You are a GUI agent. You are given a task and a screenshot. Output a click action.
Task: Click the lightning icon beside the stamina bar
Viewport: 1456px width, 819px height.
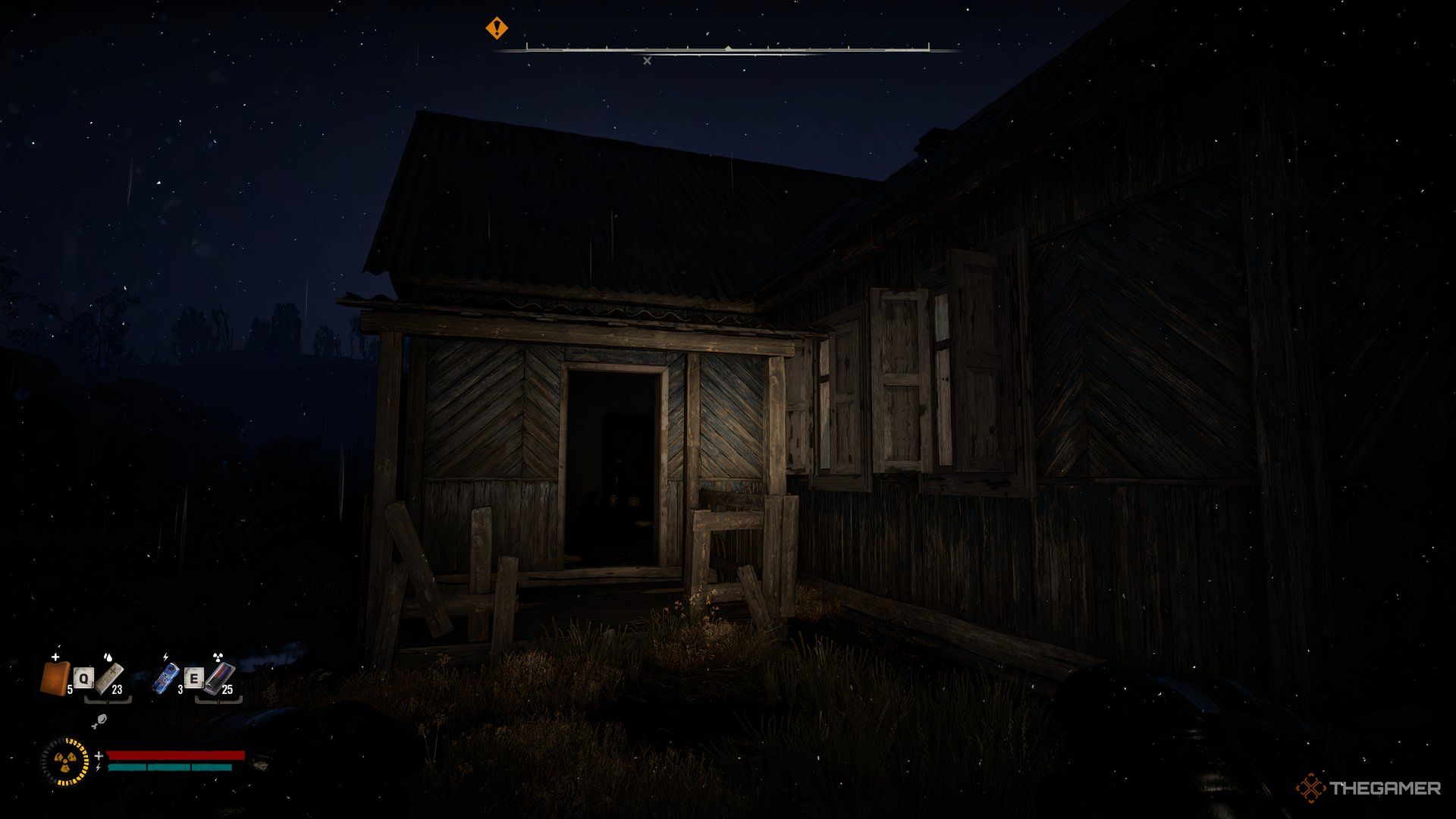[x=98, y=767]
